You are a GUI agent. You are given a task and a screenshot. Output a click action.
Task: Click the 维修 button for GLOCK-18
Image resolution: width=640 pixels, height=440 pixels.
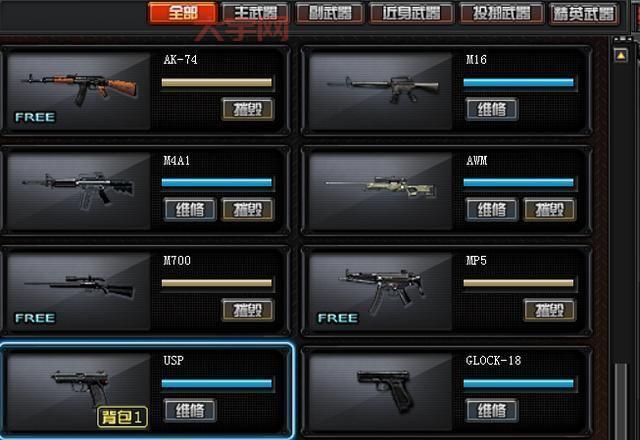(x=491, y=410)
